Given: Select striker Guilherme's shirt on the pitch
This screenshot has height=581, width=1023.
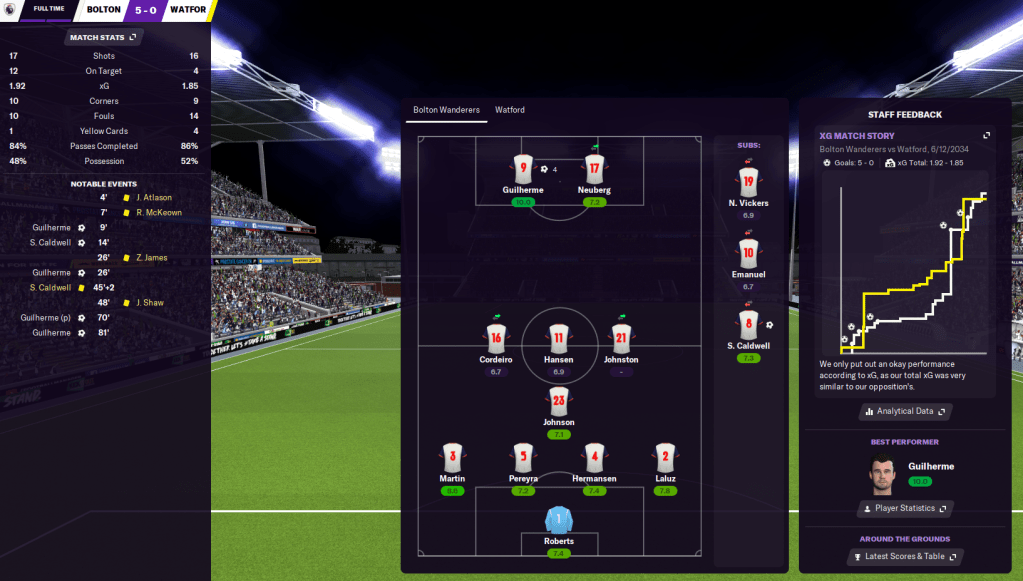Looking at the screenshot, I should click(x=522, y=169).
